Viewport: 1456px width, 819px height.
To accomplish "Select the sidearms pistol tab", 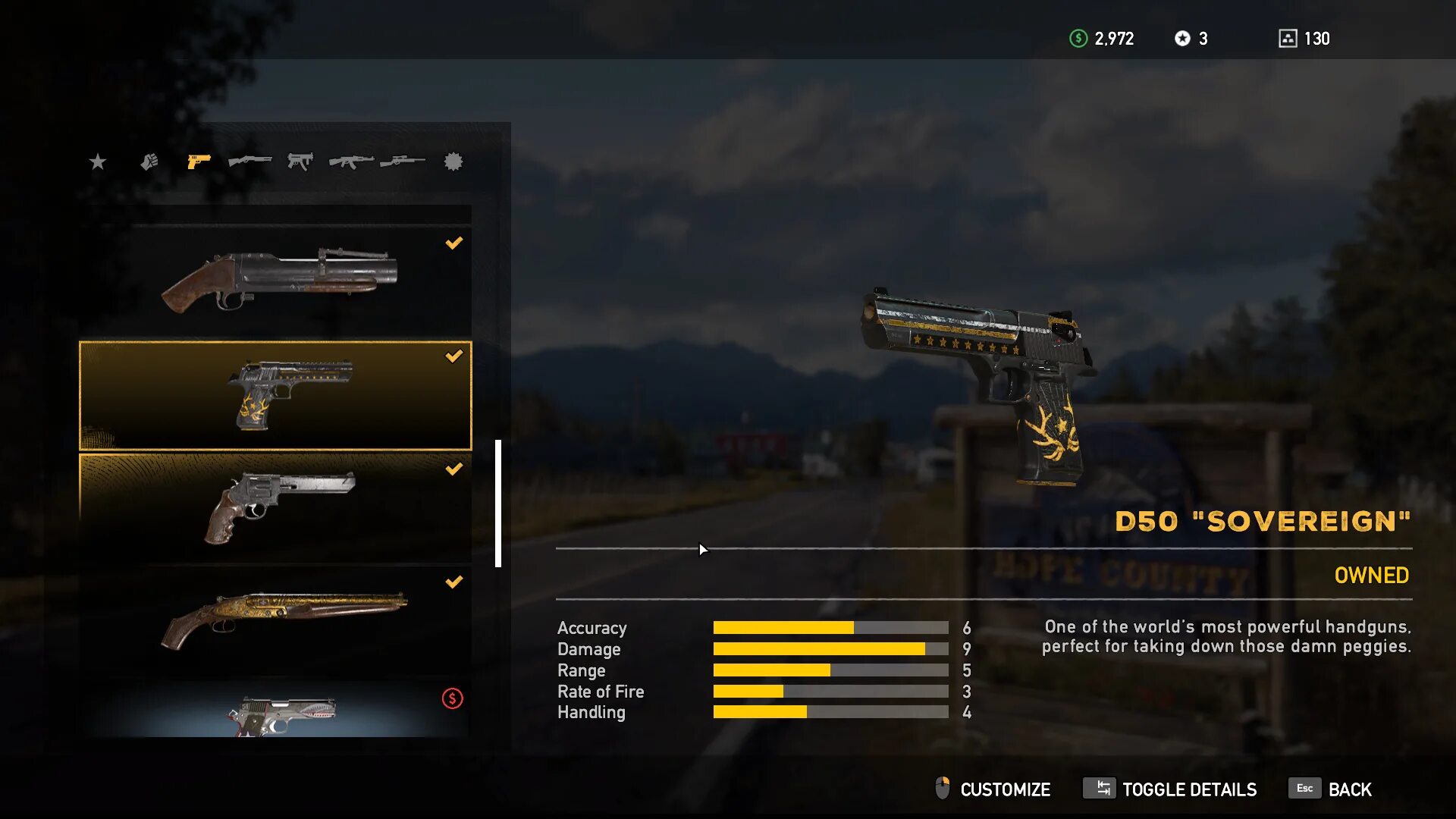I will point(199,162).
